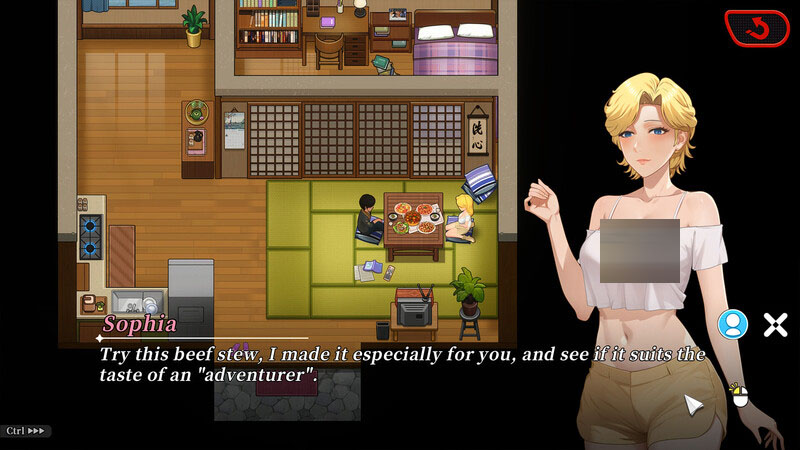Close the dialogue with the white X

coord(775,324)
